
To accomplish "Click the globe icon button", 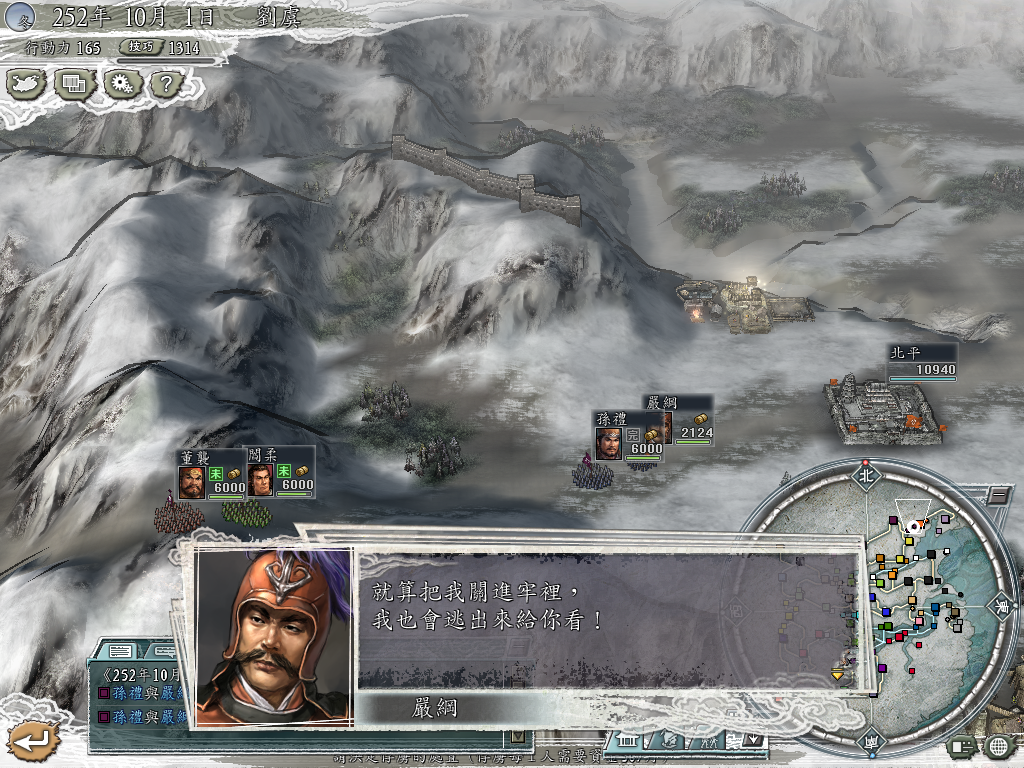I will pos(997,746).
